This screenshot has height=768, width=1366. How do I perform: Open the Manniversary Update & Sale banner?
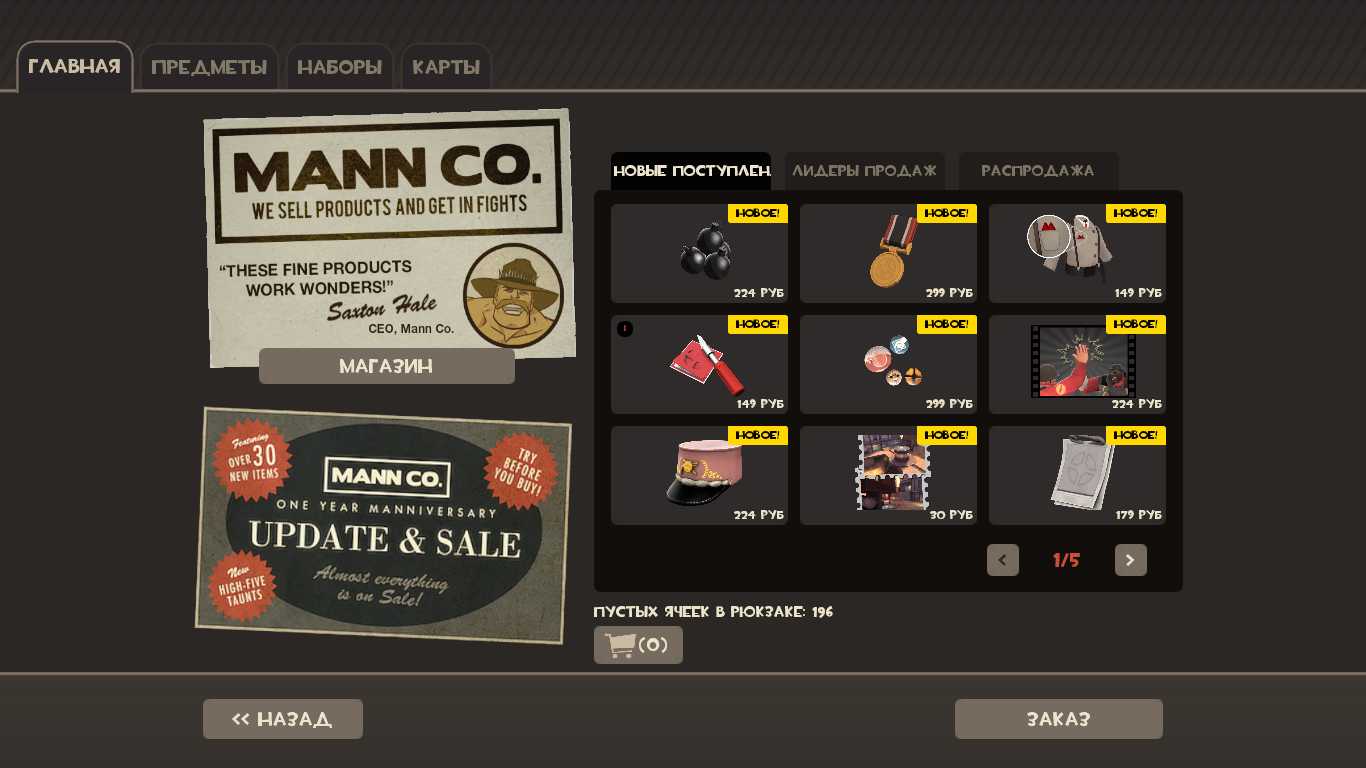tap(384, 525)
